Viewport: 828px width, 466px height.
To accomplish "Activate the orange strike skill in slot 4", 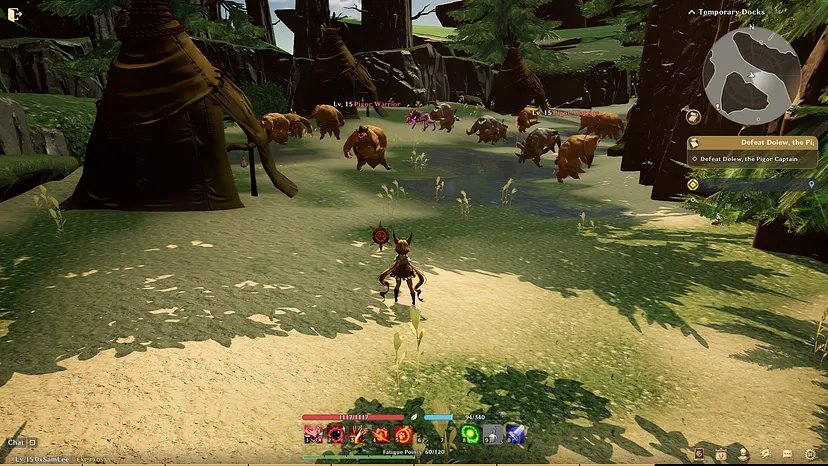I will pyautogui.click(x=380, y=434).
